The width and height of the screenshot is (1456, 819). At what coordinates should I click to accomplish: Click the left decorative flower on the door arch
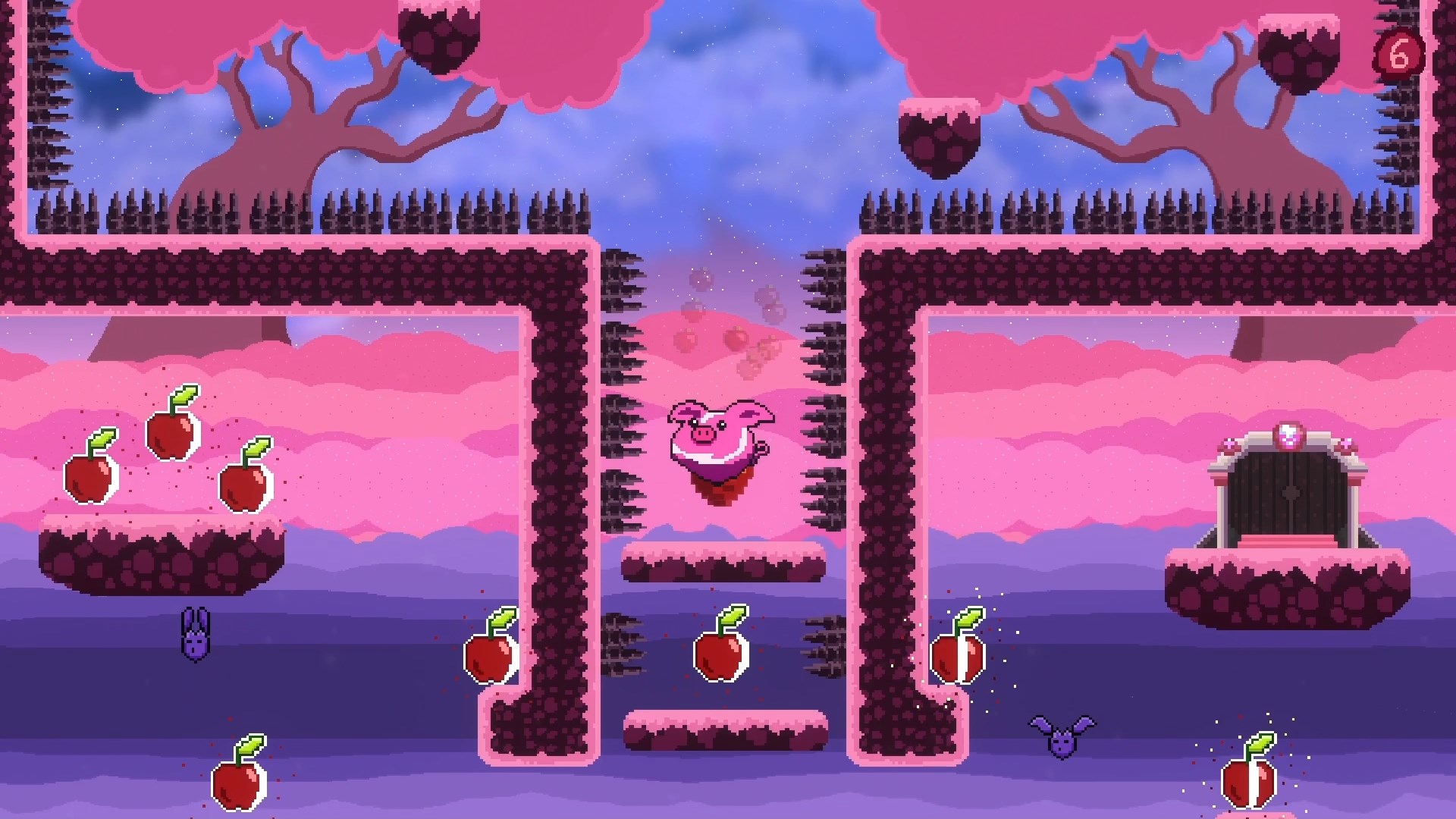click(1228, 444)
